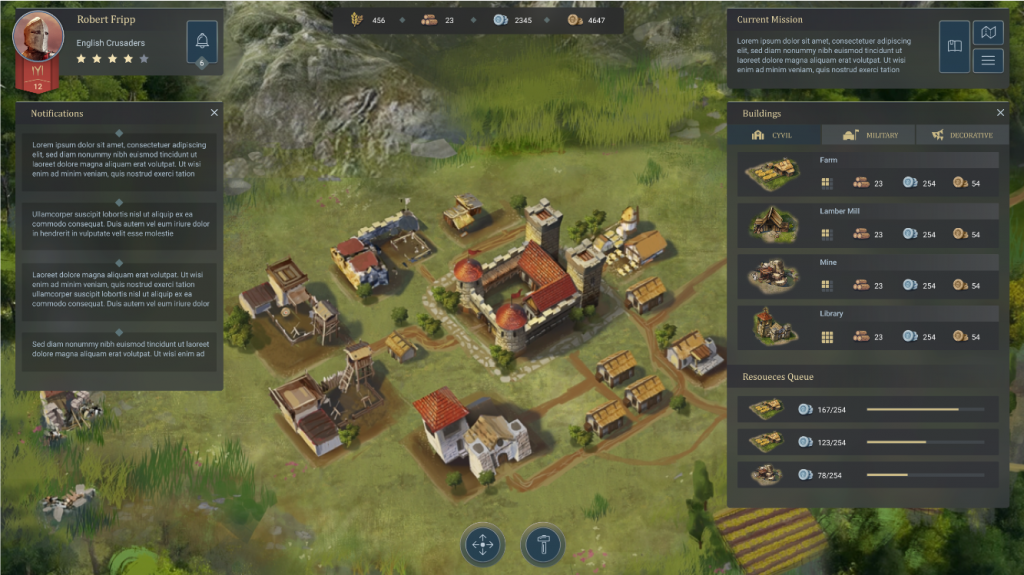The height and width of the screenshot is (575, 1024).
Task: Click the first notification message
Action: point(119,159)
